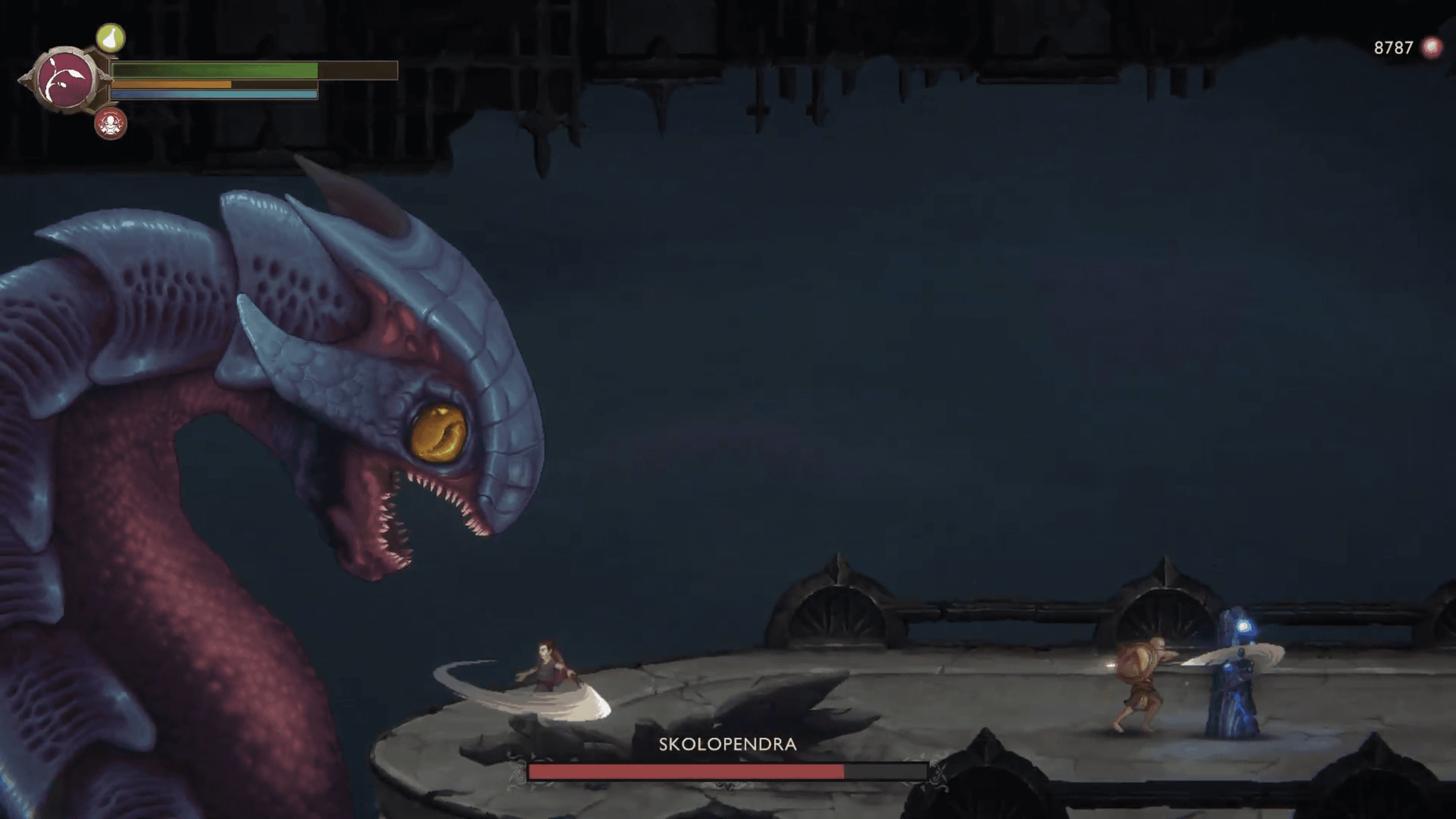The image size is (1456, 819).
Task: Toggle the orange stamina bar display
Action: [171, 85]
